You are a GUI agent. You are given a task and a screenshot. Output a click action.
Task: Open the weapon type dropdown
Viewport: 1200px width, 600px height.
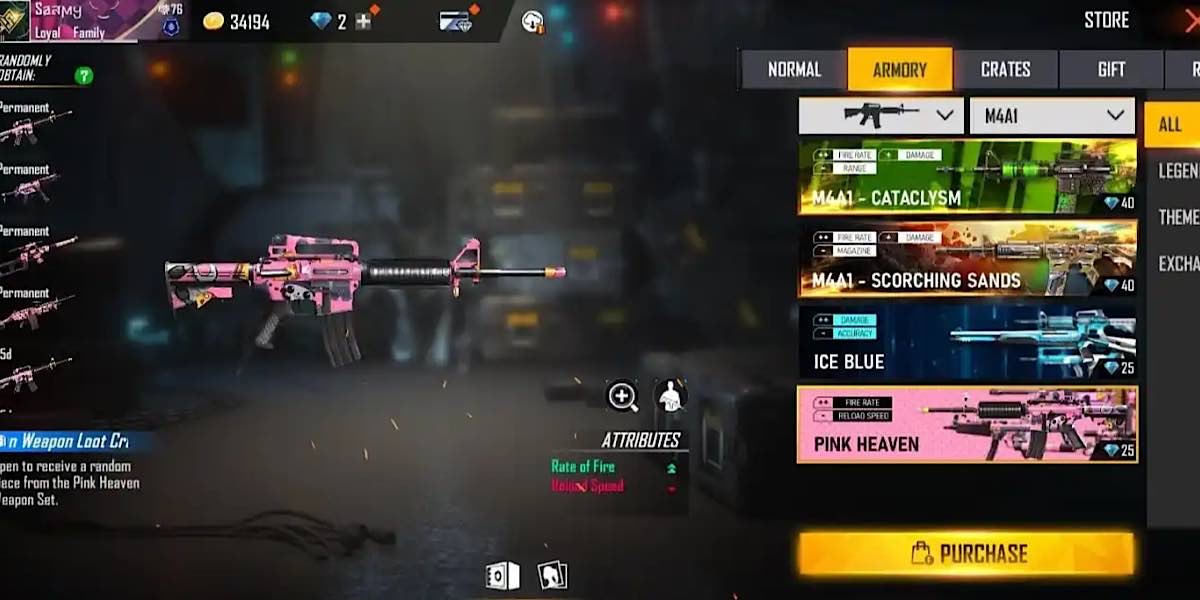(x=881, y=116)
